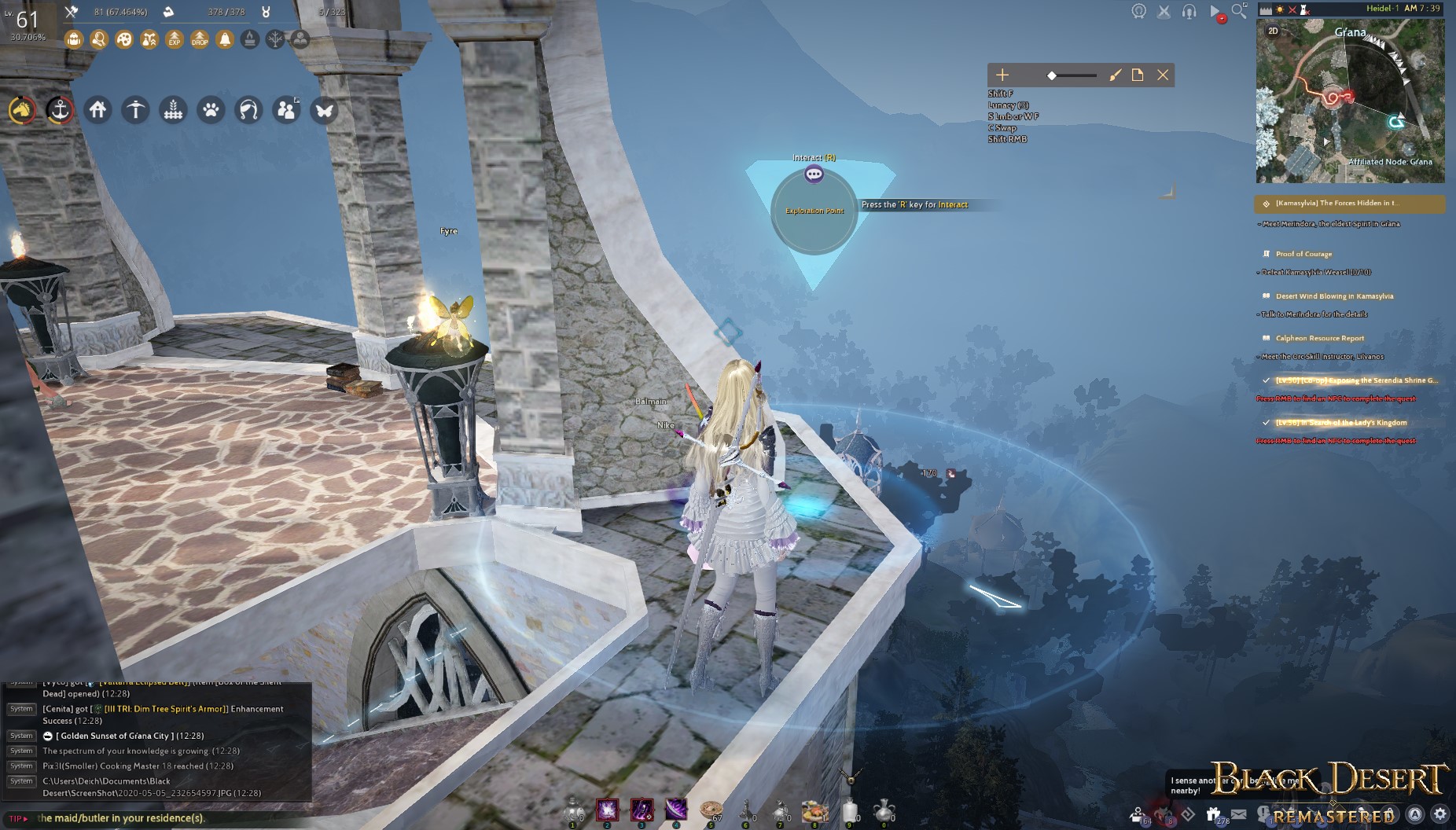Screen dimensions: 1456x830
Task: Open the pet menu paw icon
Action: click(210, 111)
